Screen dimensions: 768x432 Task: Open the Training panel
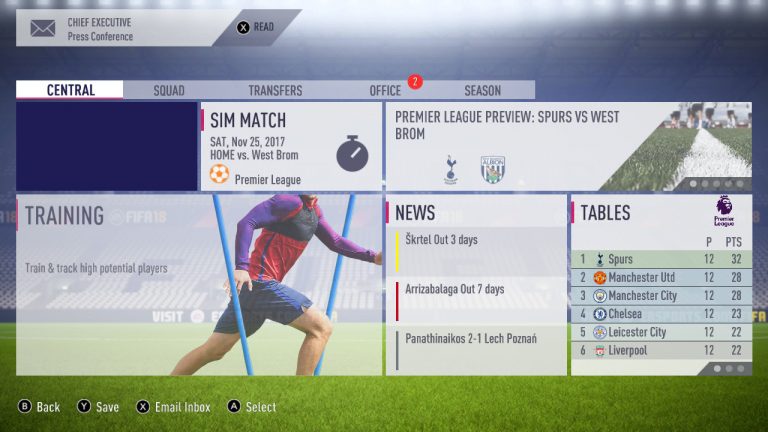[x=199, y=285]
